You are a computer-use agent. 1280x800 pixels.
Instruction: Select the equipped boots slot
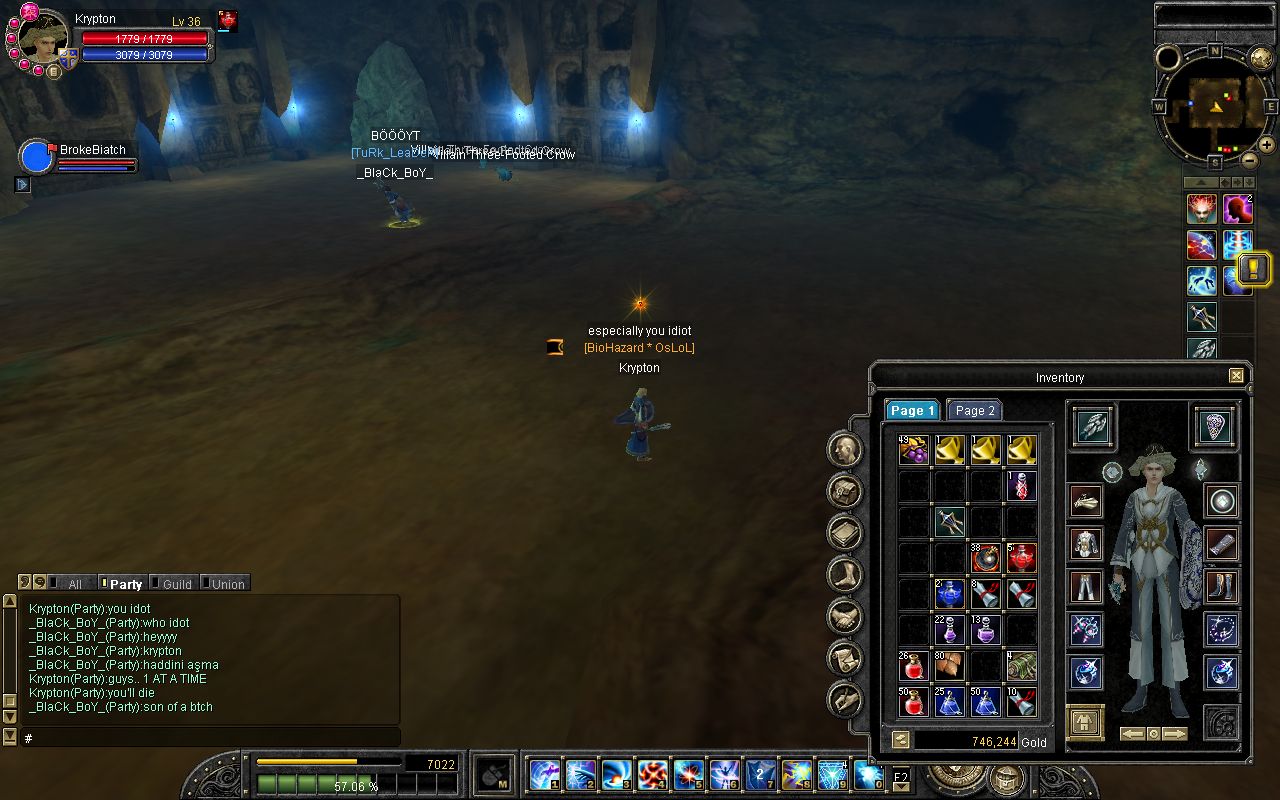(x=1222, y=586)
